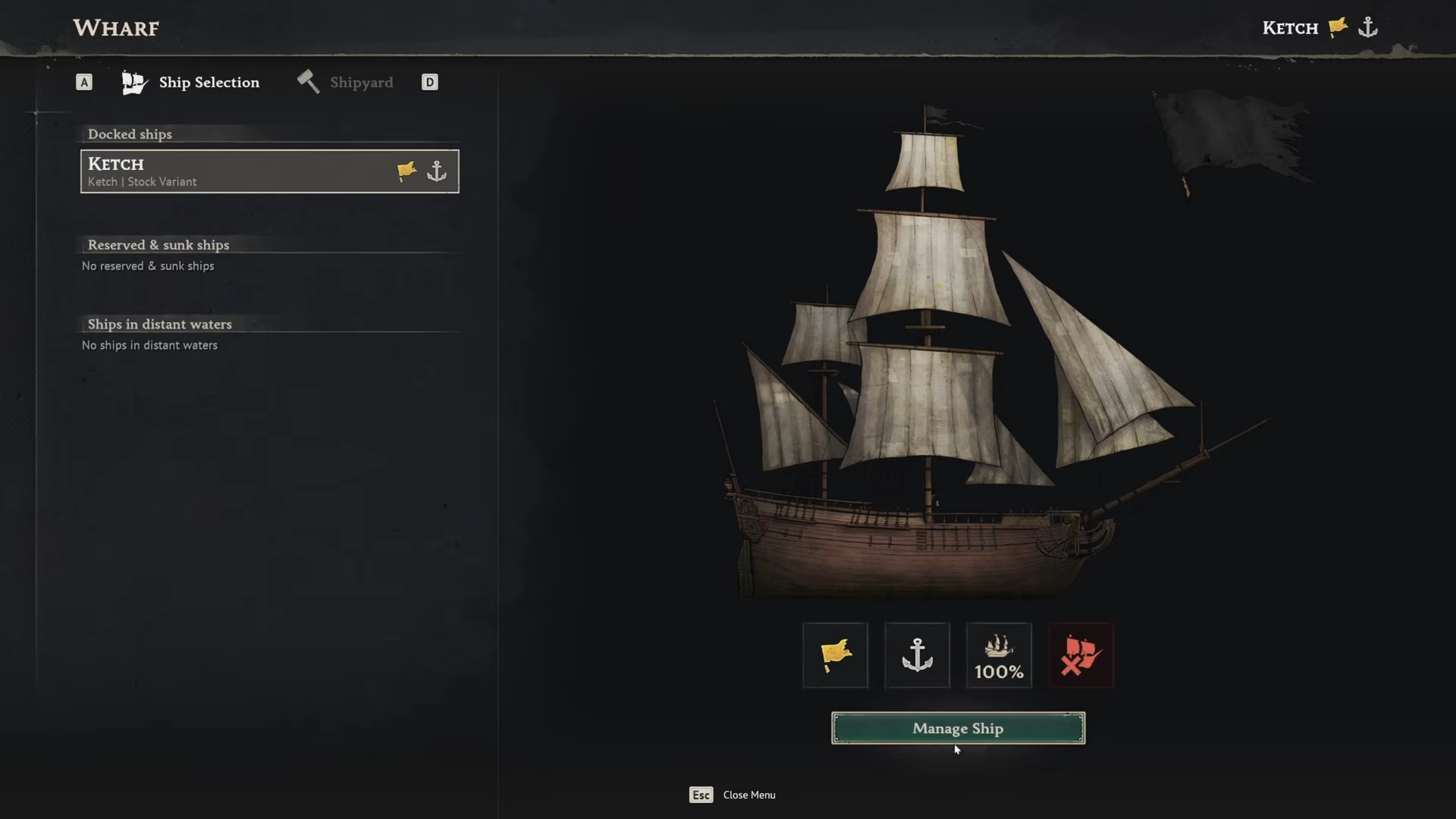The height and width of the screenshot is (819, 1456).
Task: Open the Manage Ship button
Action: pyautogui.click(x=958, y=728)
